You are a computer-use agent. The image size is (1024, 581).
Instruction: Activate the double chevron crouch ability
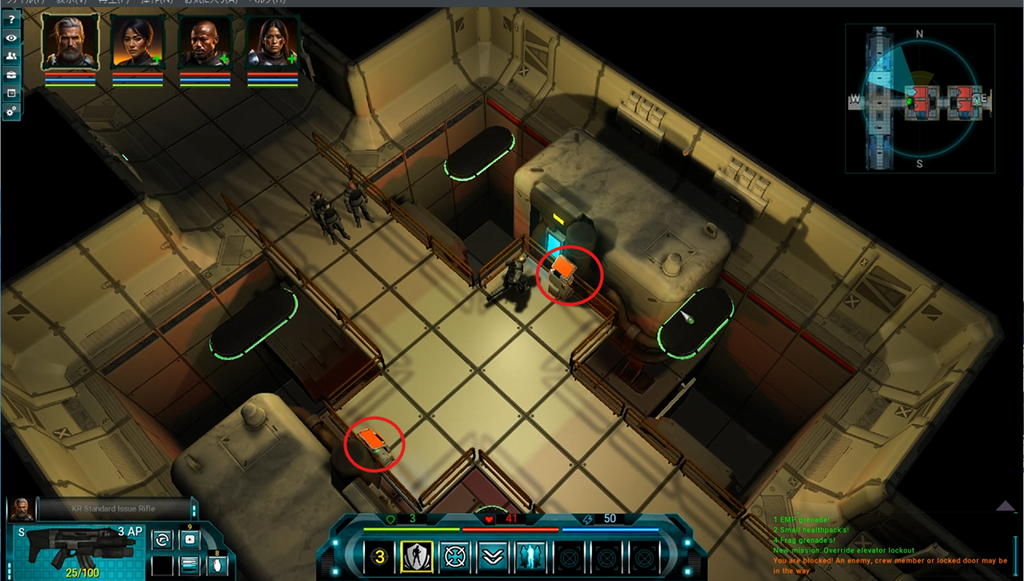(x=491, y=555)
